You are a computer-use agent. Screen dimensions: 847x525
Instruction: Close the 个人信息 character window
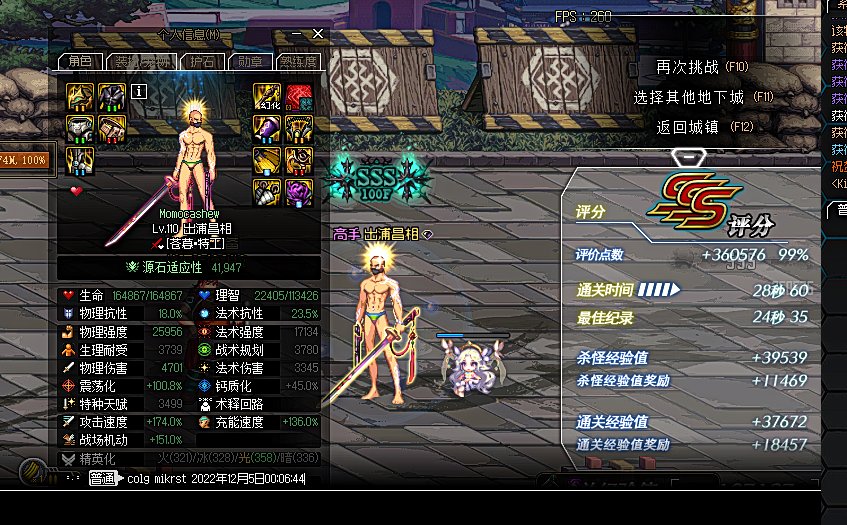(x=318, y=34)
